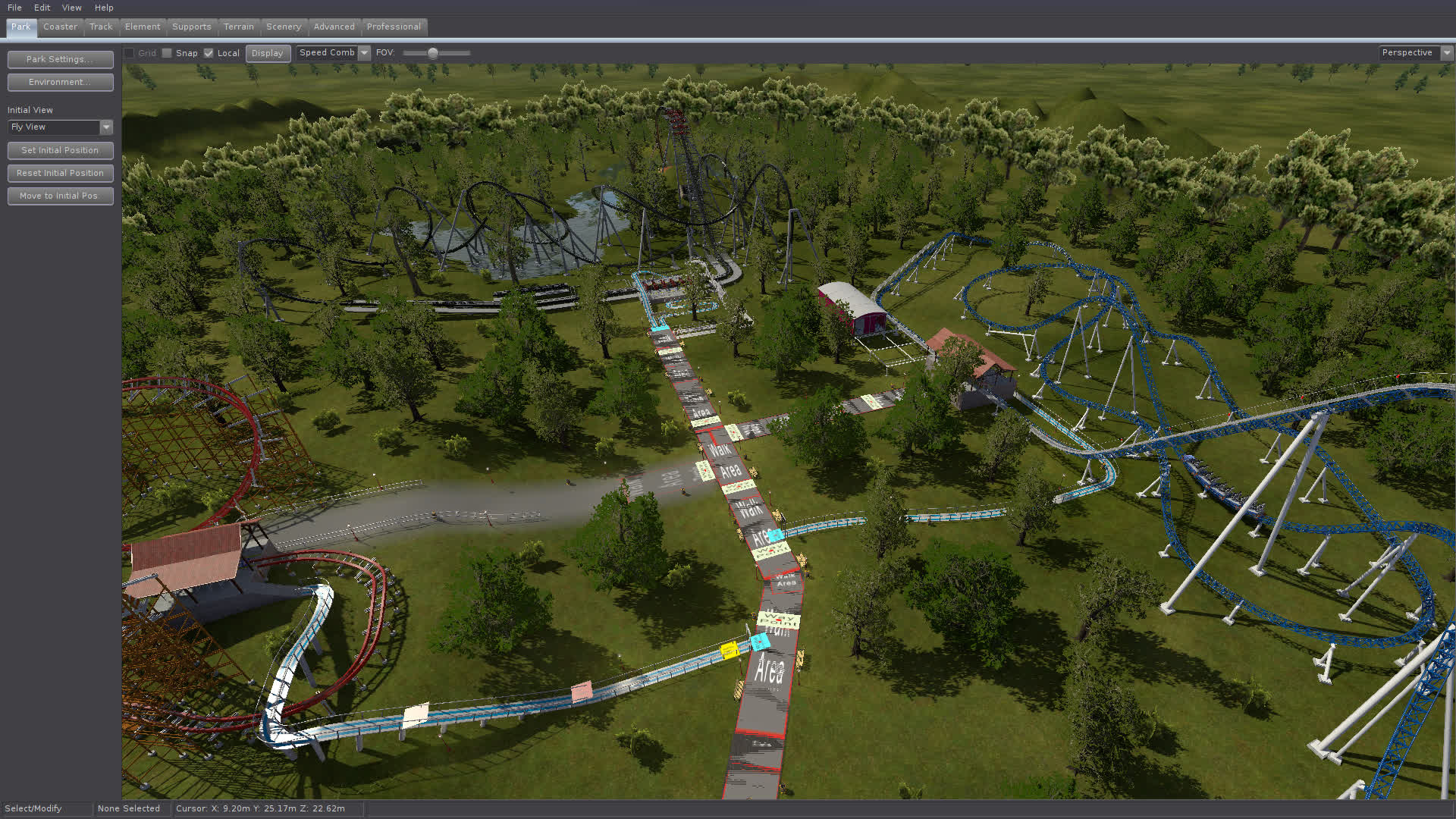Disable the Snap checkbox
1456x819 pixels.
pos(167,53)
